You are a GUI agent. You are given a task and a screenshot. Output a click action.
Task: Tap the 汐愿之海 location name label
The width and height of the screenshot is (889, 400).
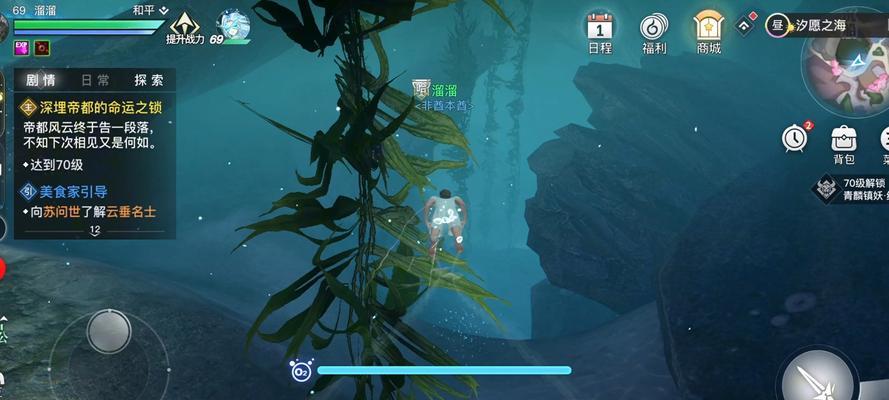point(830,24)
